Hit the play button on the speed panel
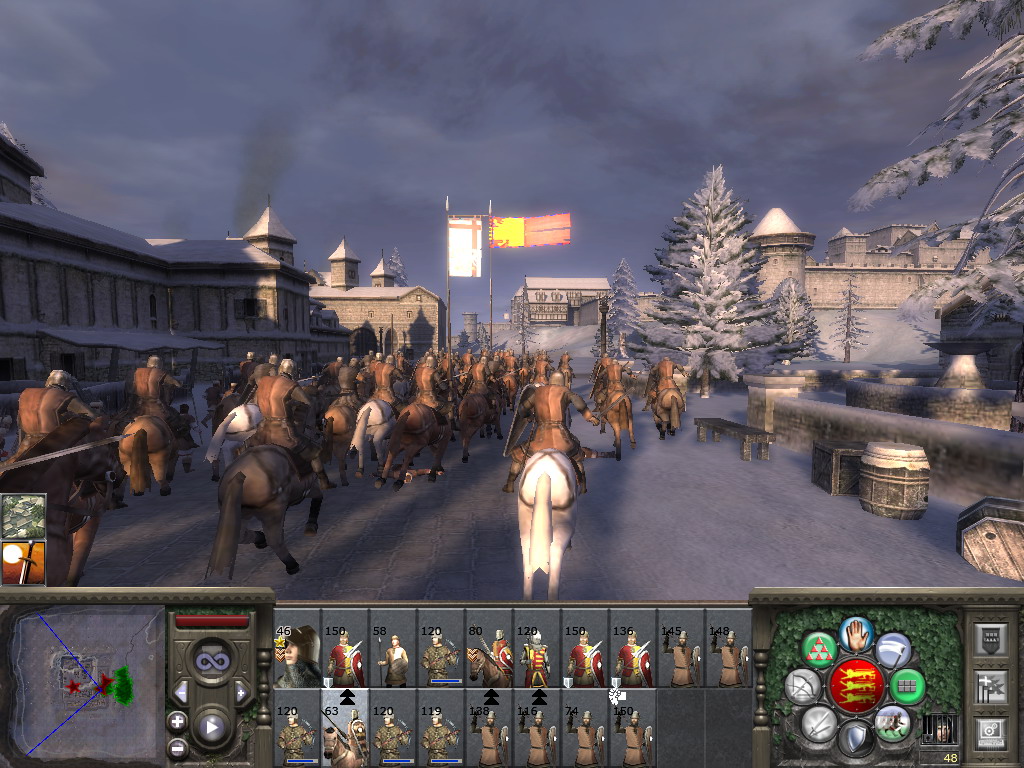1024x768 pixels. click(211, 727)
